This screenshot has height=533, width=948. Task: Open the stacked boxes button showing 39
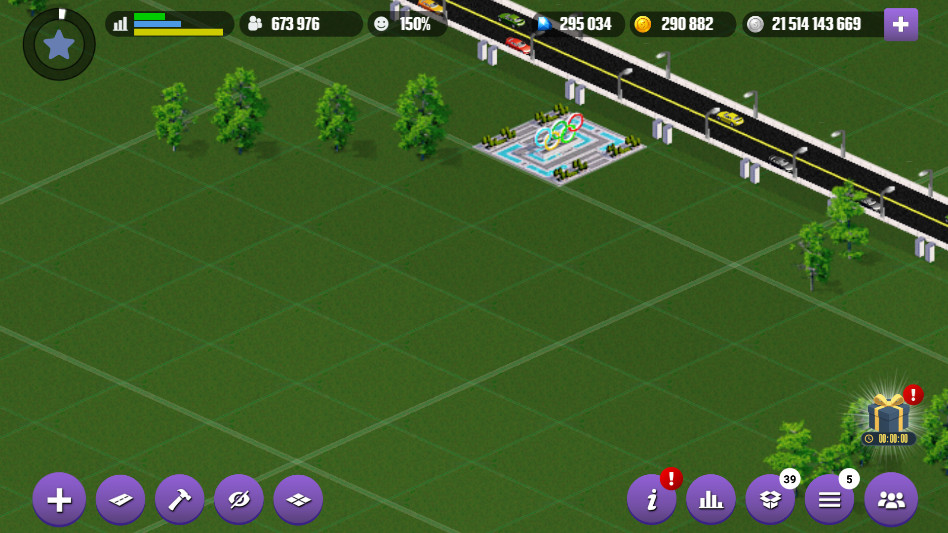pos(770,498)
